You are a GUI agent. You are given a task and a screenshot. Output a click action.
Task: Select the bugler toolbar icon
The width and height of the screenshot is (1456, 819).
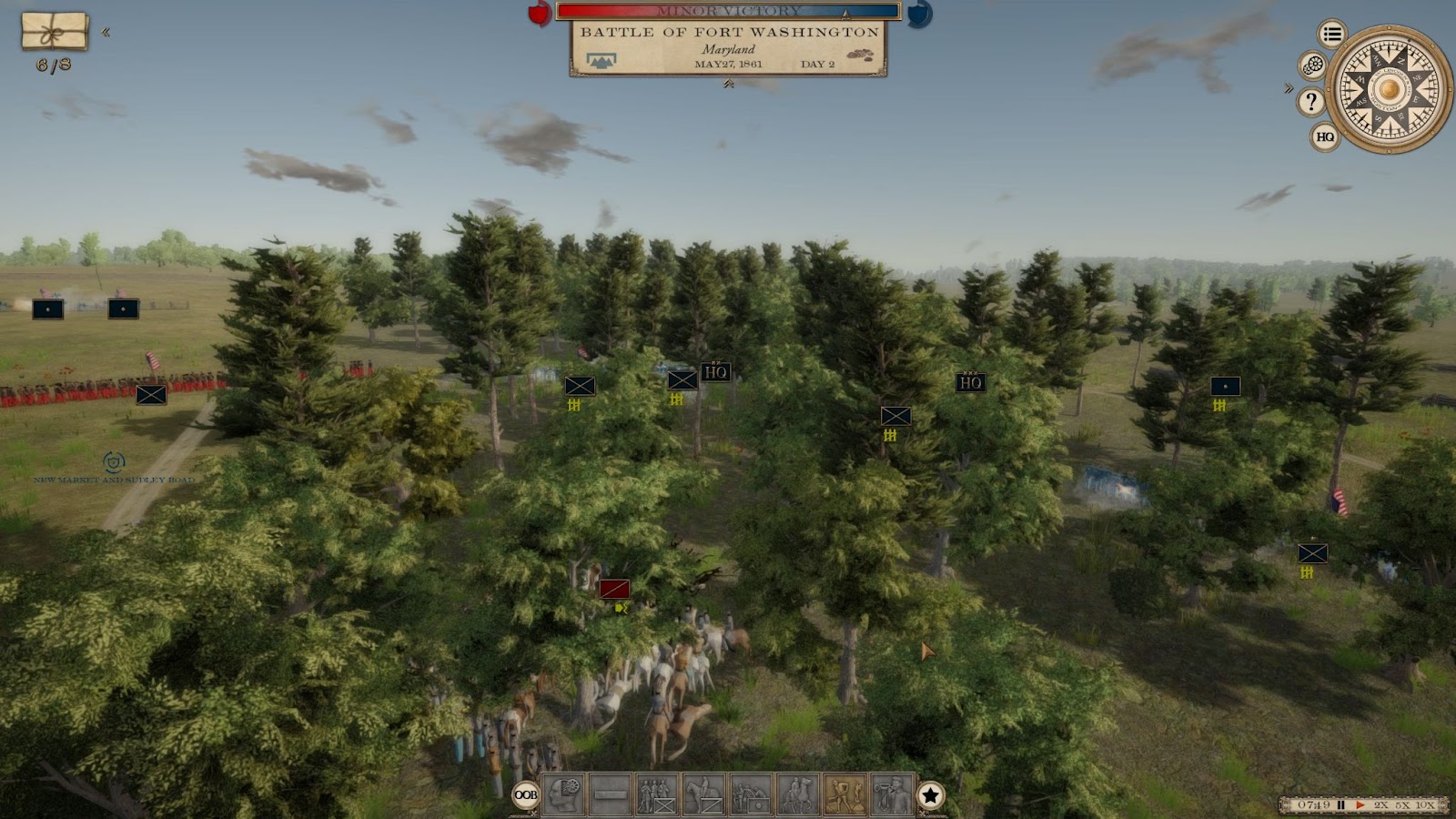click(892, 794)
